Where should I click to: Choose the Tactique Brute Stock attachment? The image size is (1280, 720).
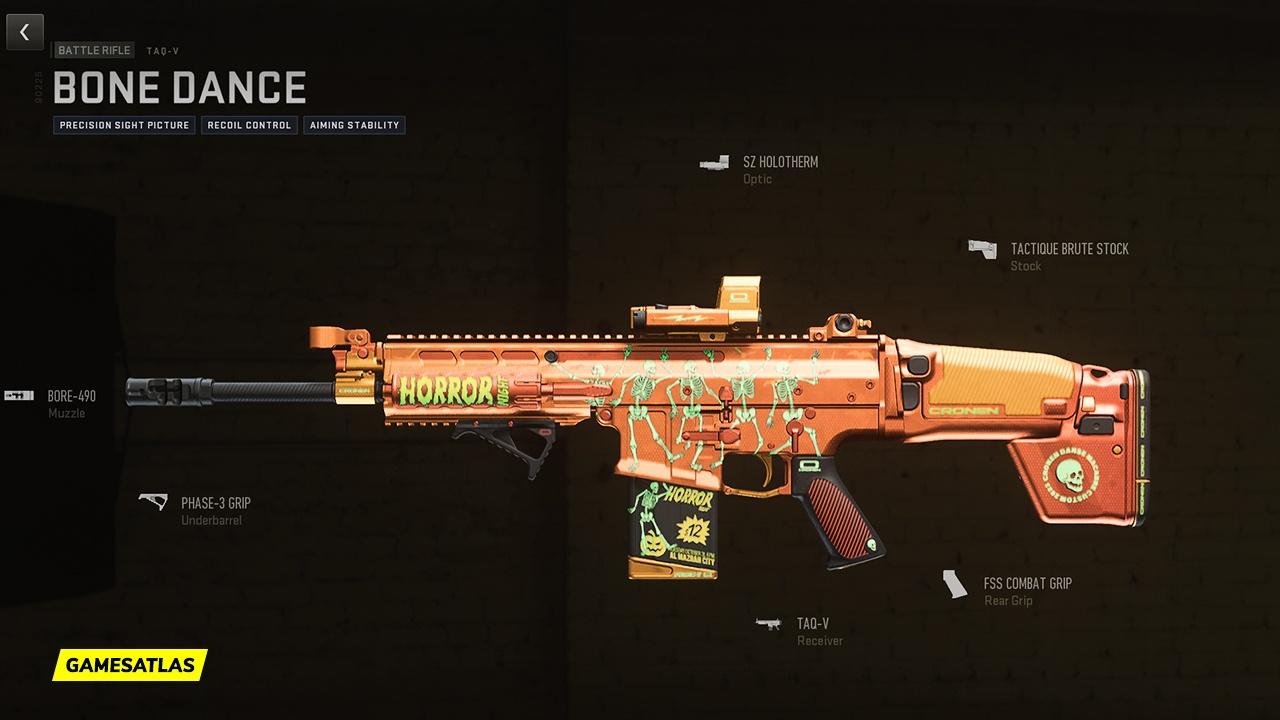(x=1068, y=249)
